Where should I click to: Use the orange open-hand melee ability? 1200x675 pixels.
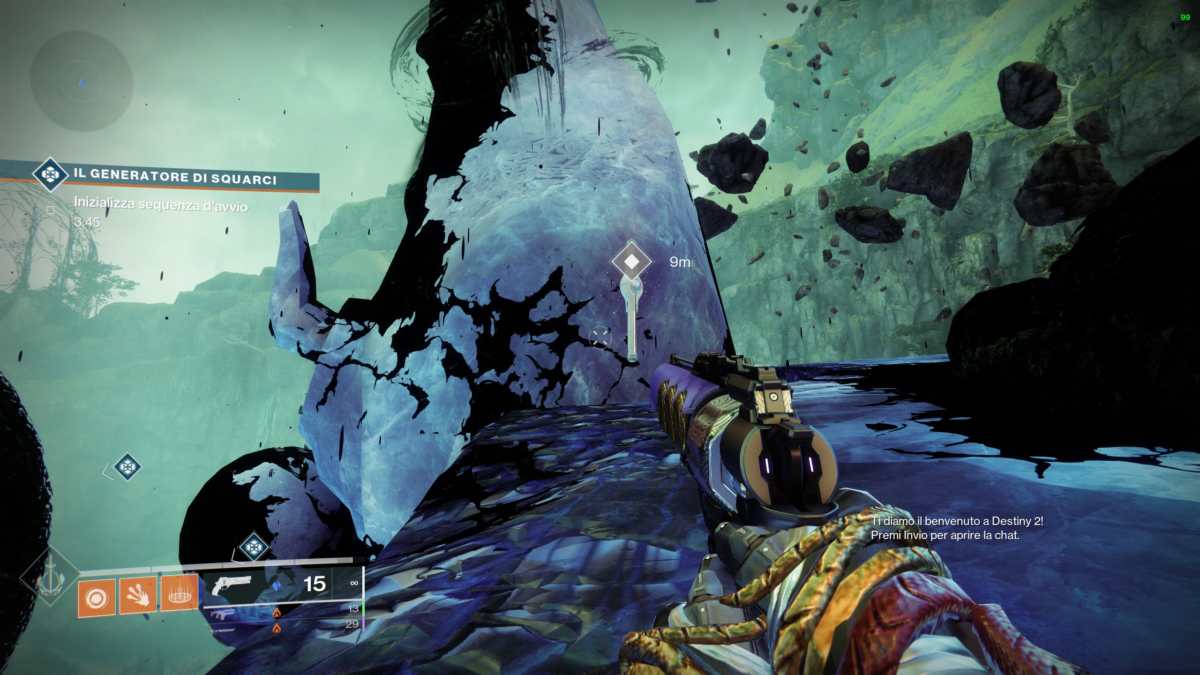coord(138,596)
